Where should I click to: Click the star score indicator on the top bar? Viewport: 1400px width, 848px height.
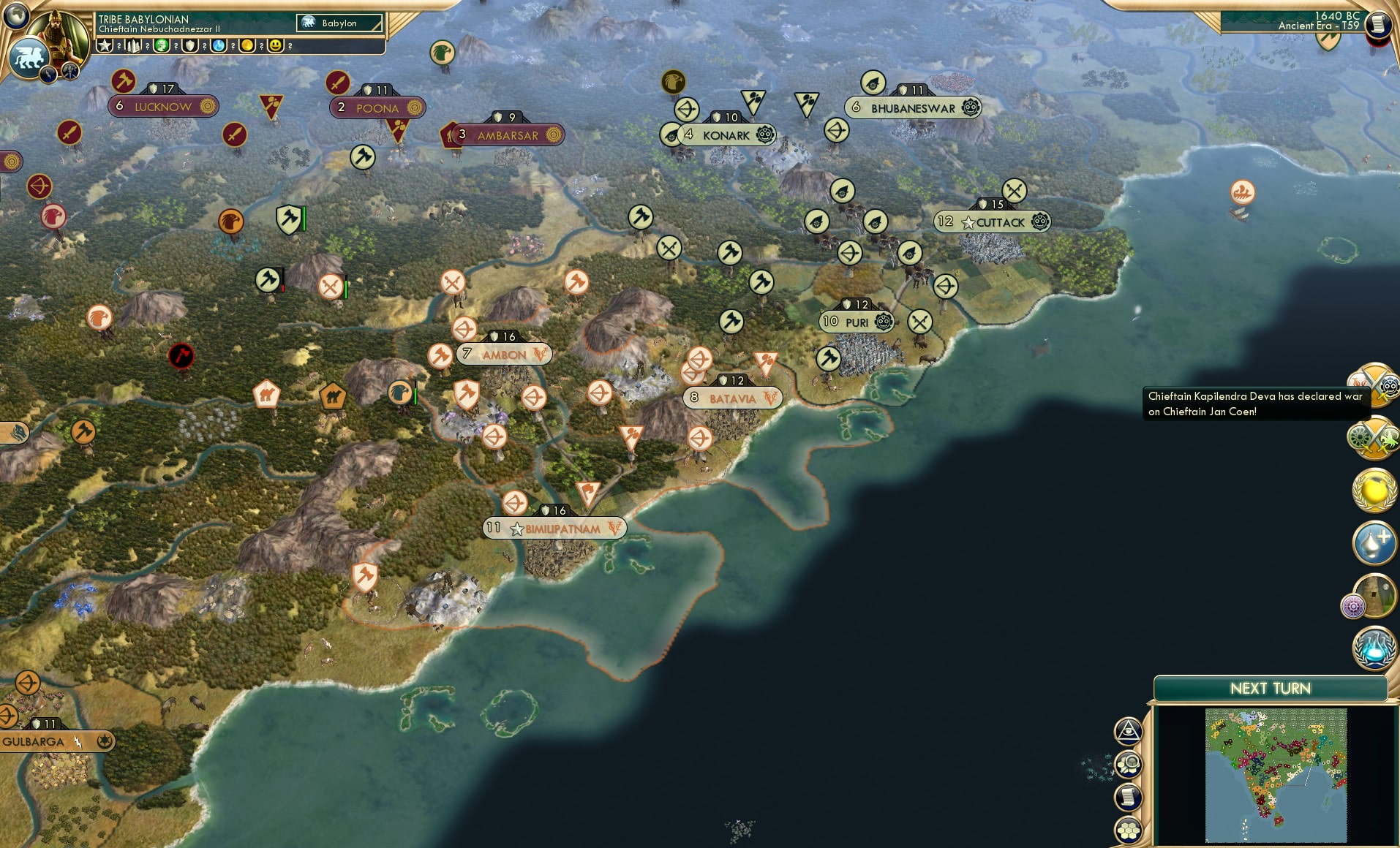(x=105, y=46)
